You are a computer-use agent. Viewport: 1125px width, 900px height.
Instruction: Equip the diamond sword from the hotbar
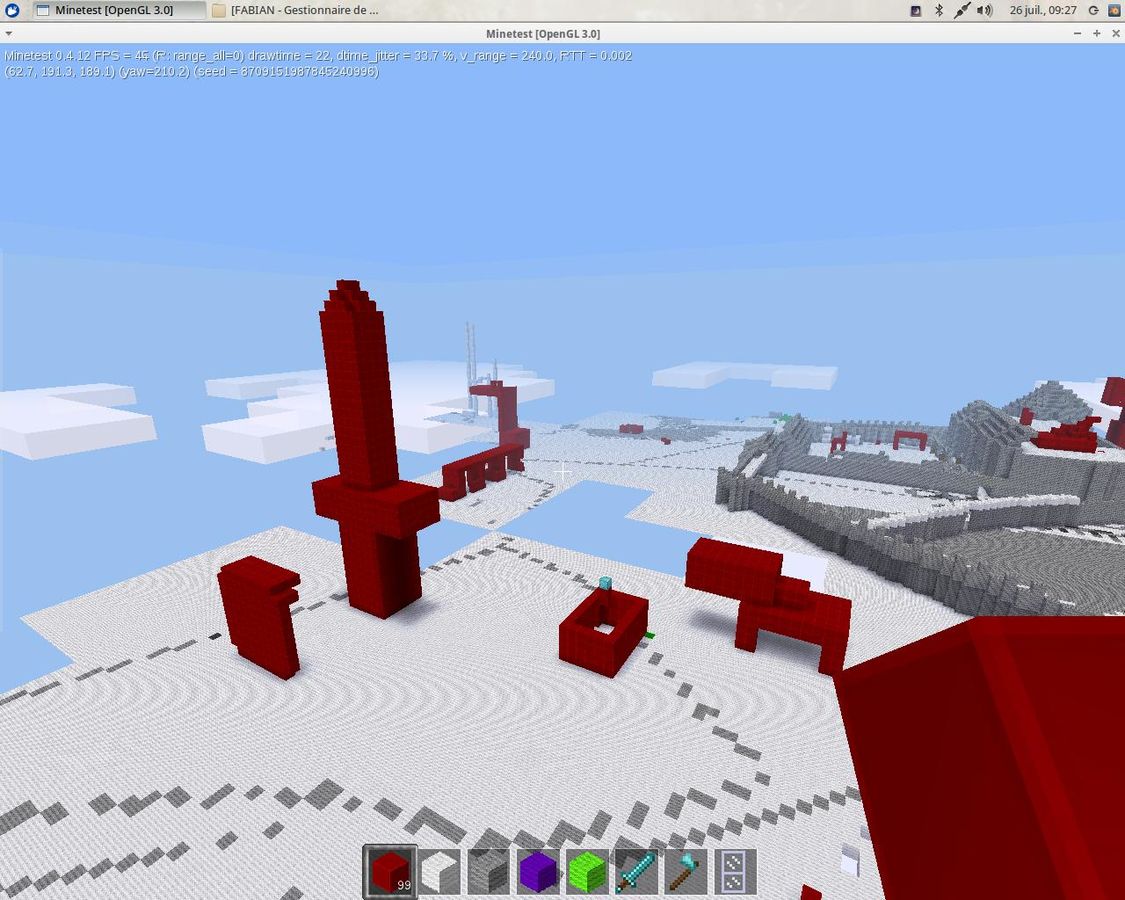pyautogui.click(x=635, y=871)
